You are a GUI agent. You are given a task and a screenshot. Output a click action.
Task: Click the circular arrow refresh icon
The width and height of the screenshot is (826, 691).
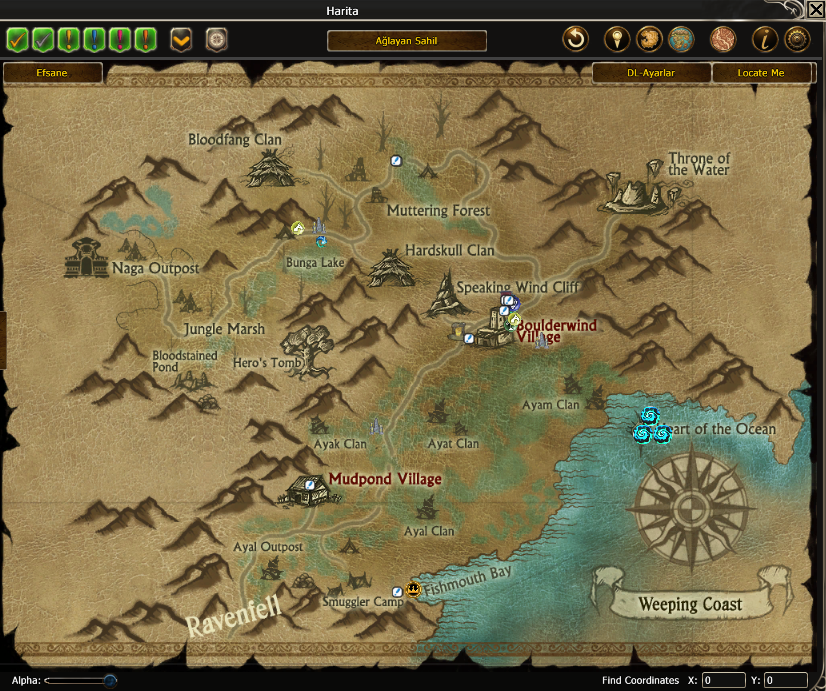575,40
